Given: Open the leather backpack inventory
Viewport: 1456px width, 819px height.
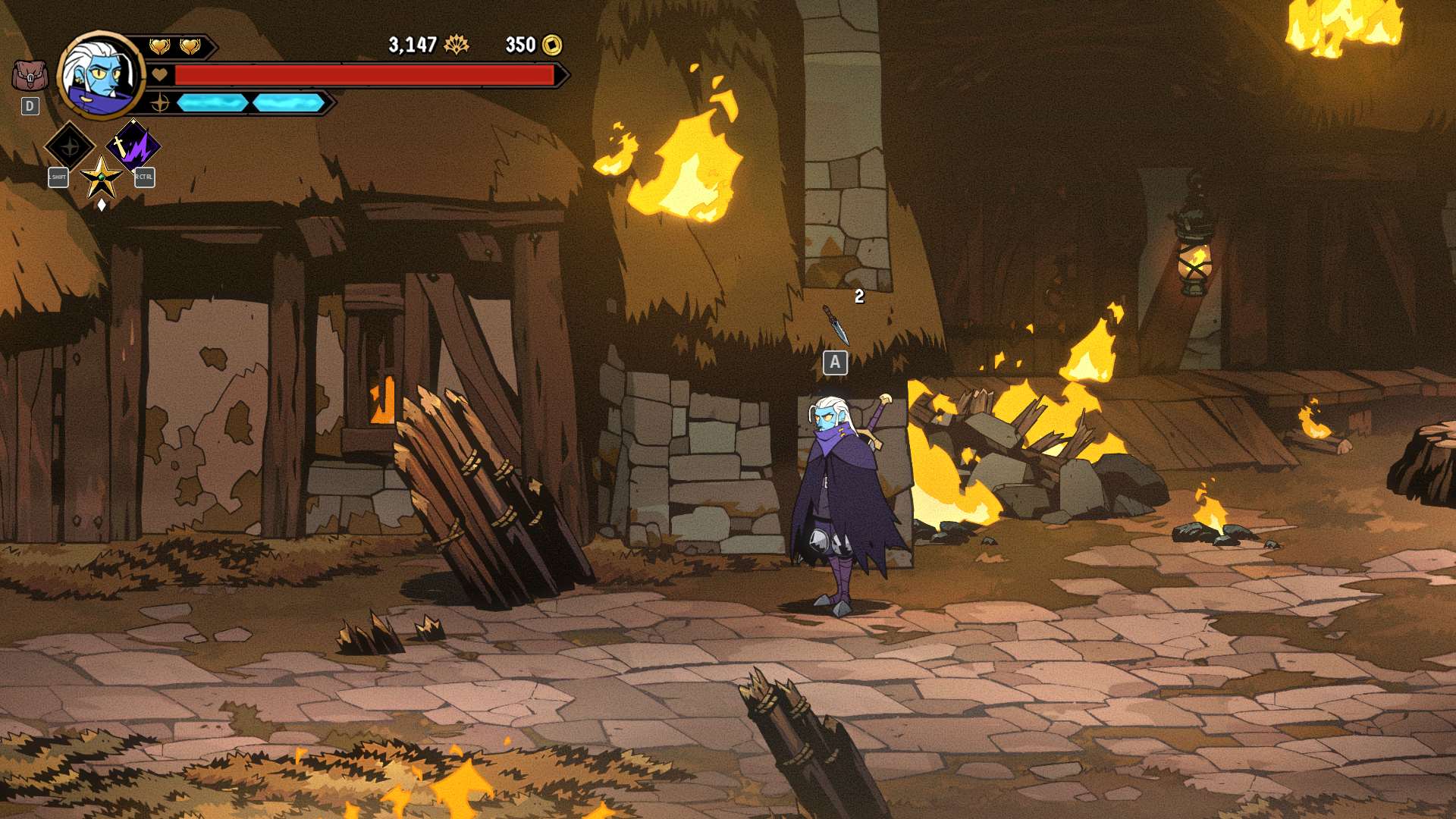Looking at the screenshot, I should click(x=30, y=76).
